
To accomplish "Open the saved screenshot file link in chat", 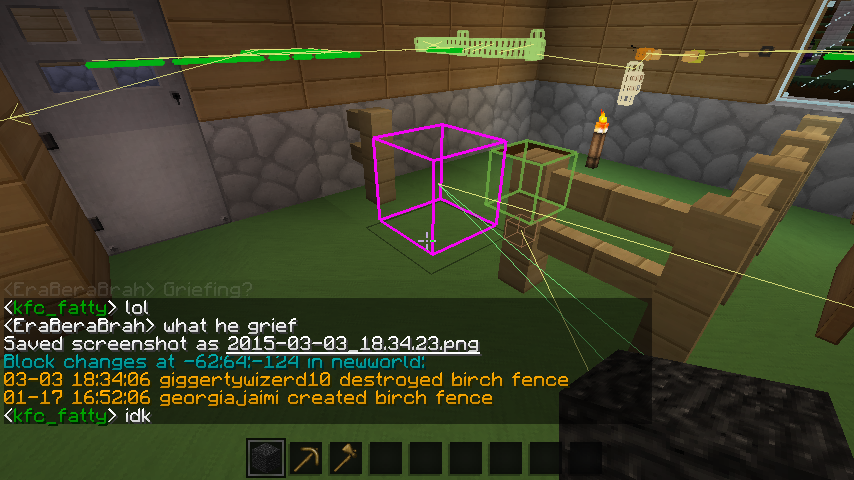I will pyautogui.click(x=353, y=344).
